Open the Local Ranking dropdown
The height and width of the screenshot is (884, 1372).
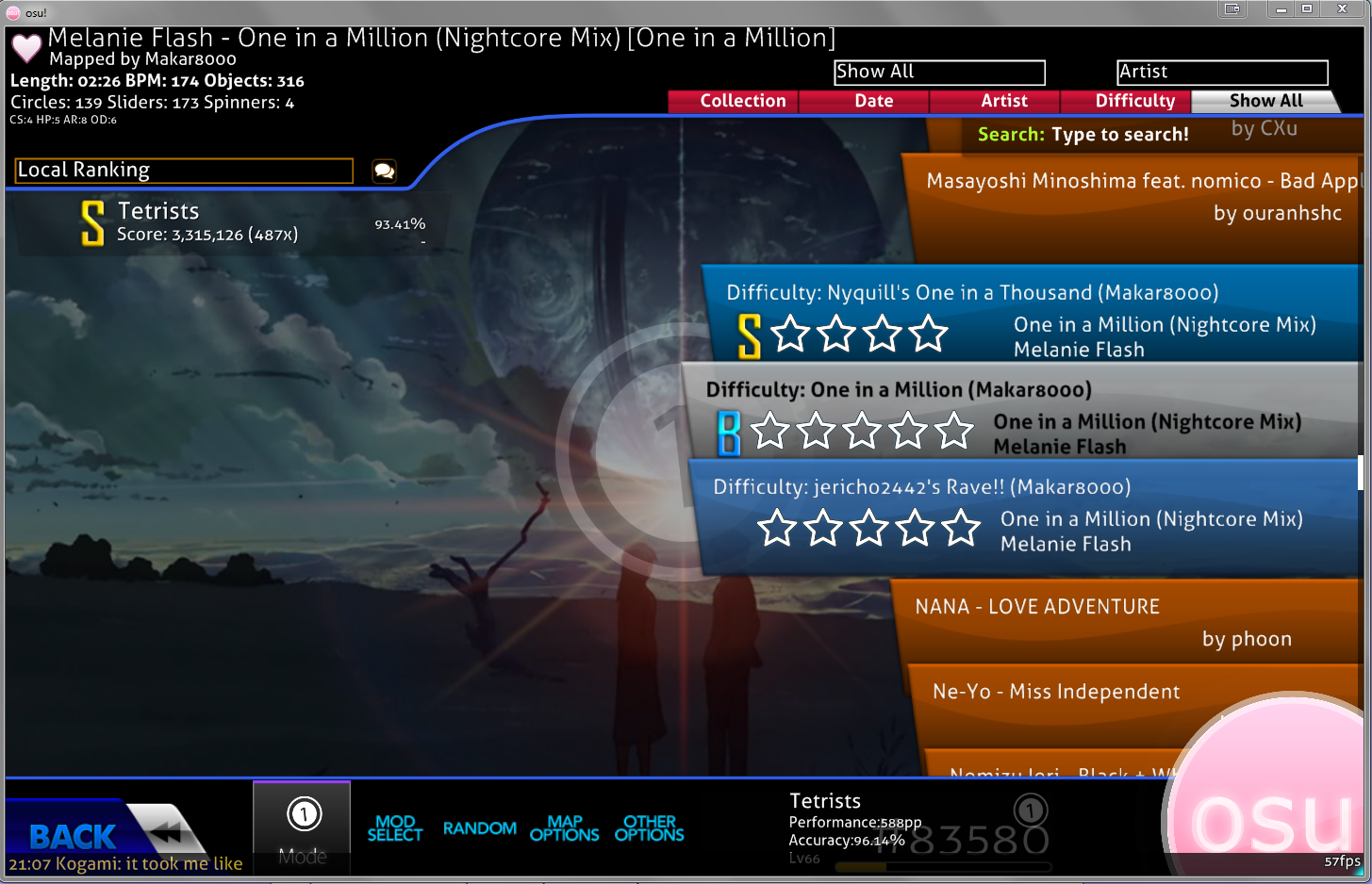(182, 170)
